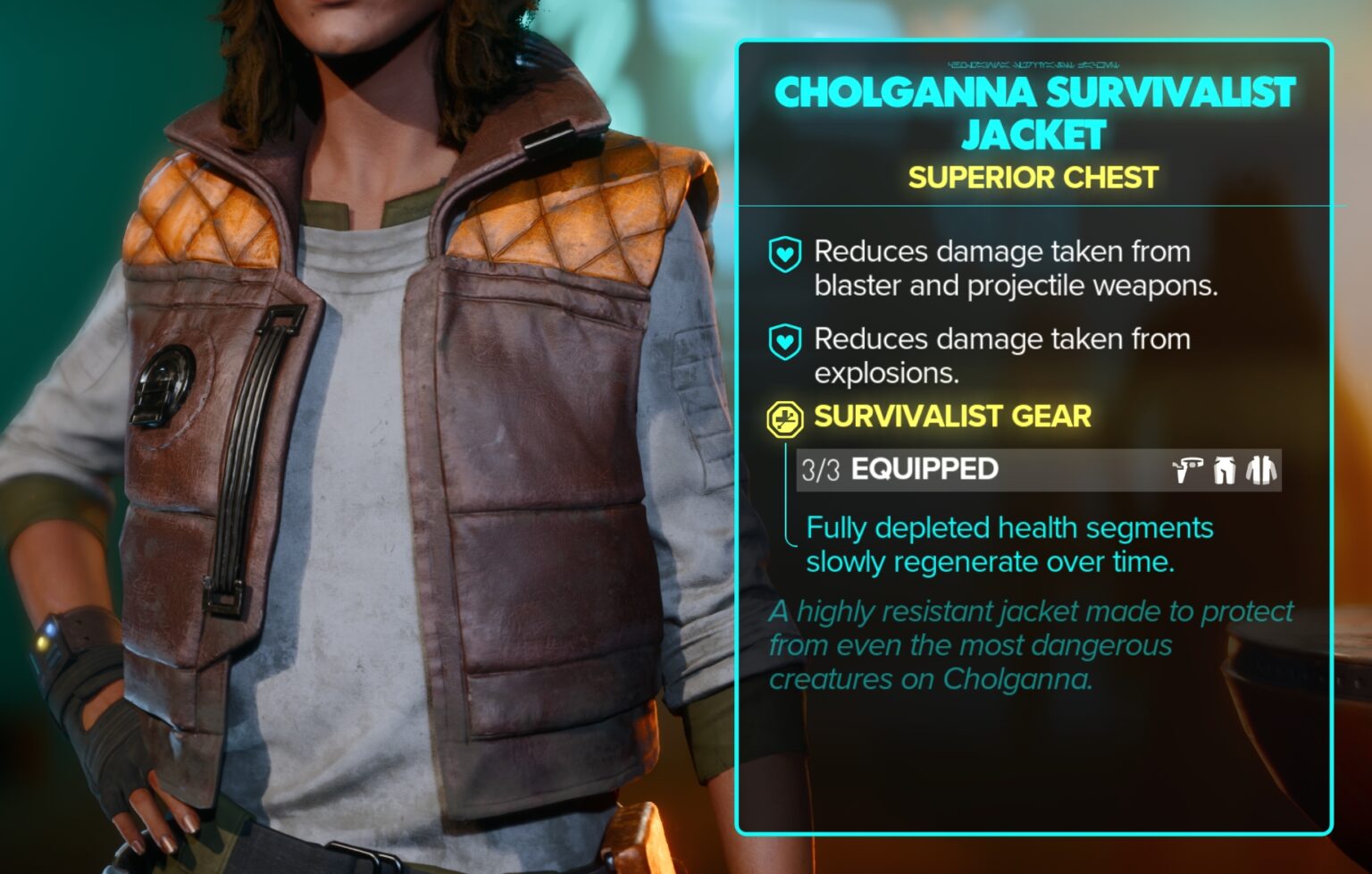The image size is (1372, 874).
Task: Click the 3/3 Equipped row
Action: [983, 470]
